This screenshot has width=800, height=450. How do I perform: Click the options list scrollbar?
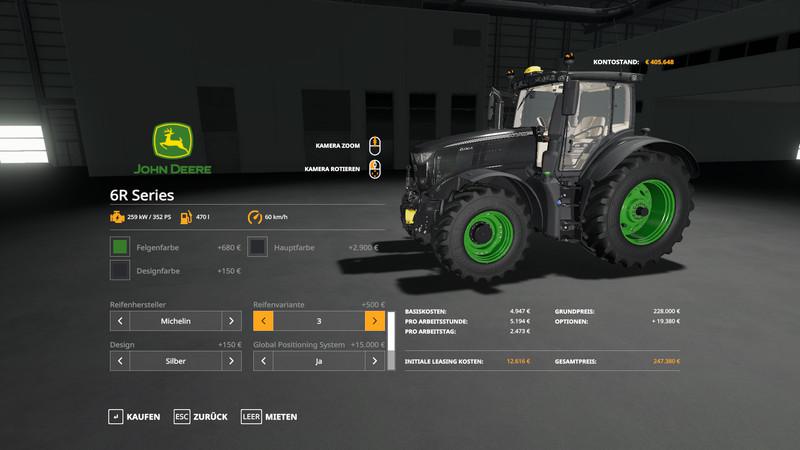[x=393, y=340]
